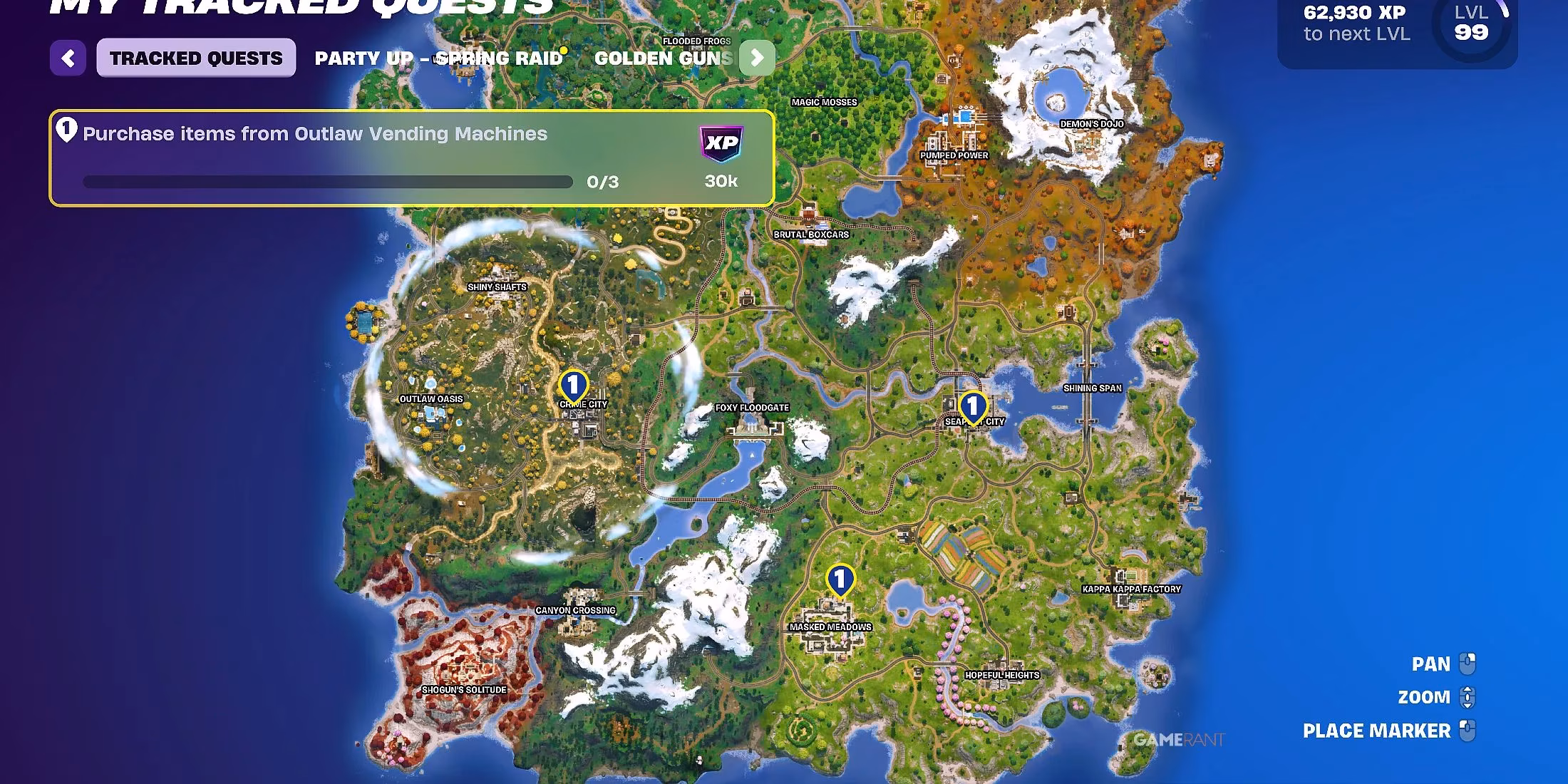Screen dimensions: 1568x784
Task: Click the yellow notification dot on Spring Raid
Action: (x=563, y=48)
